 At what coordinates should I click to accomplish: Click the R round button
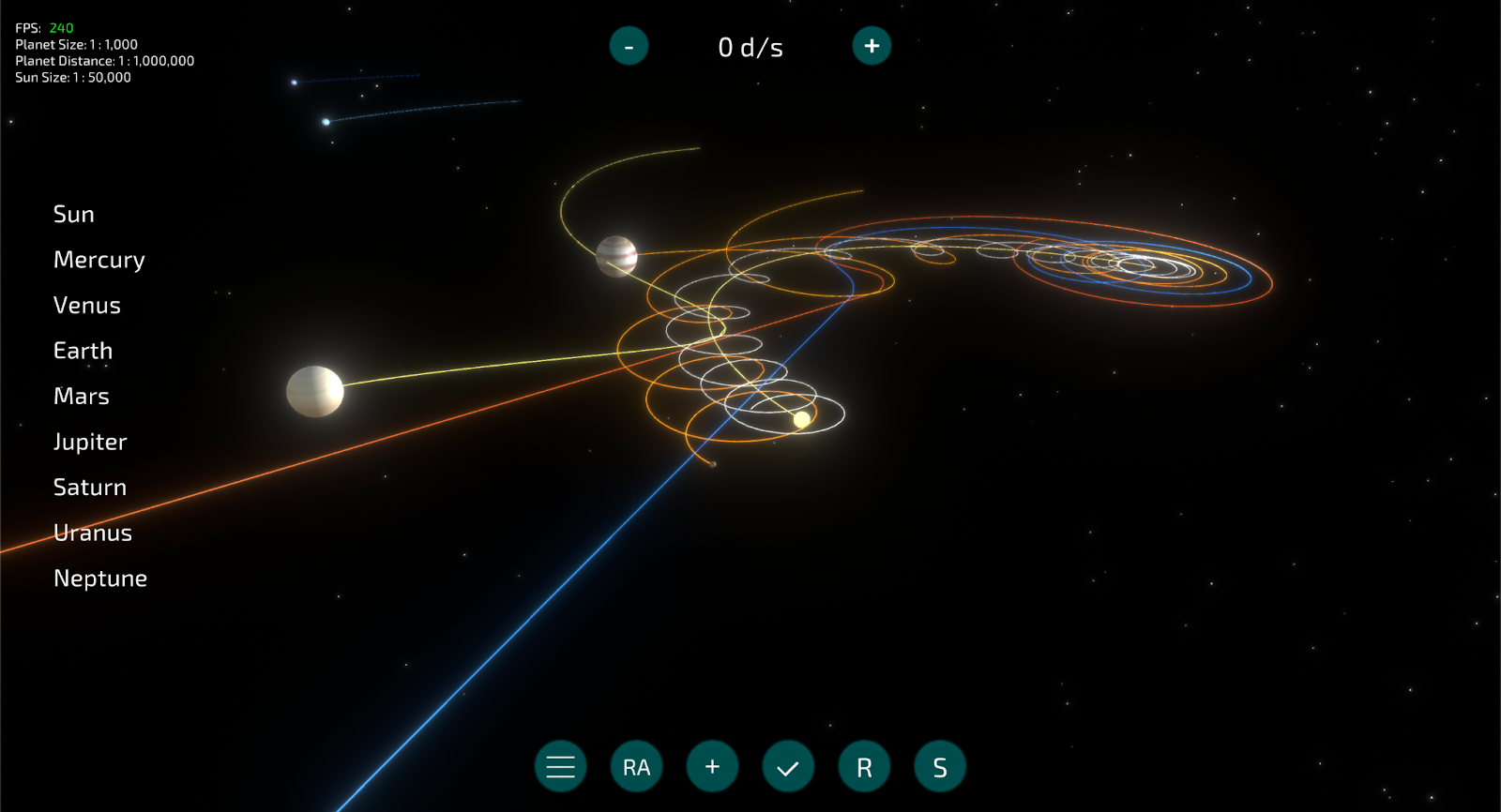[x=864, y=767]
